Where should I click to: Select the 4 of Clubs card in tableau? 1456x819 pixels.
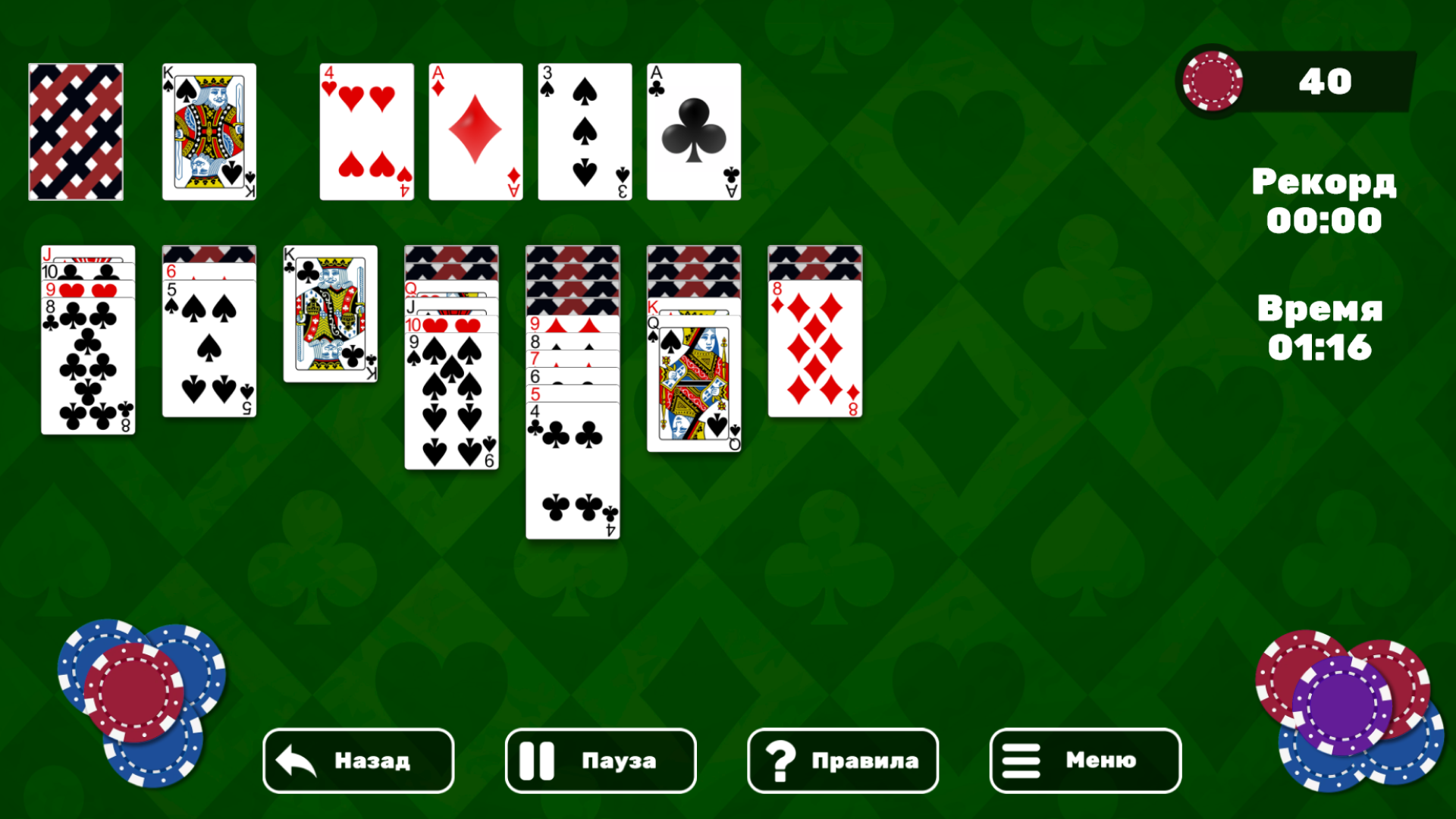[572, 470]
